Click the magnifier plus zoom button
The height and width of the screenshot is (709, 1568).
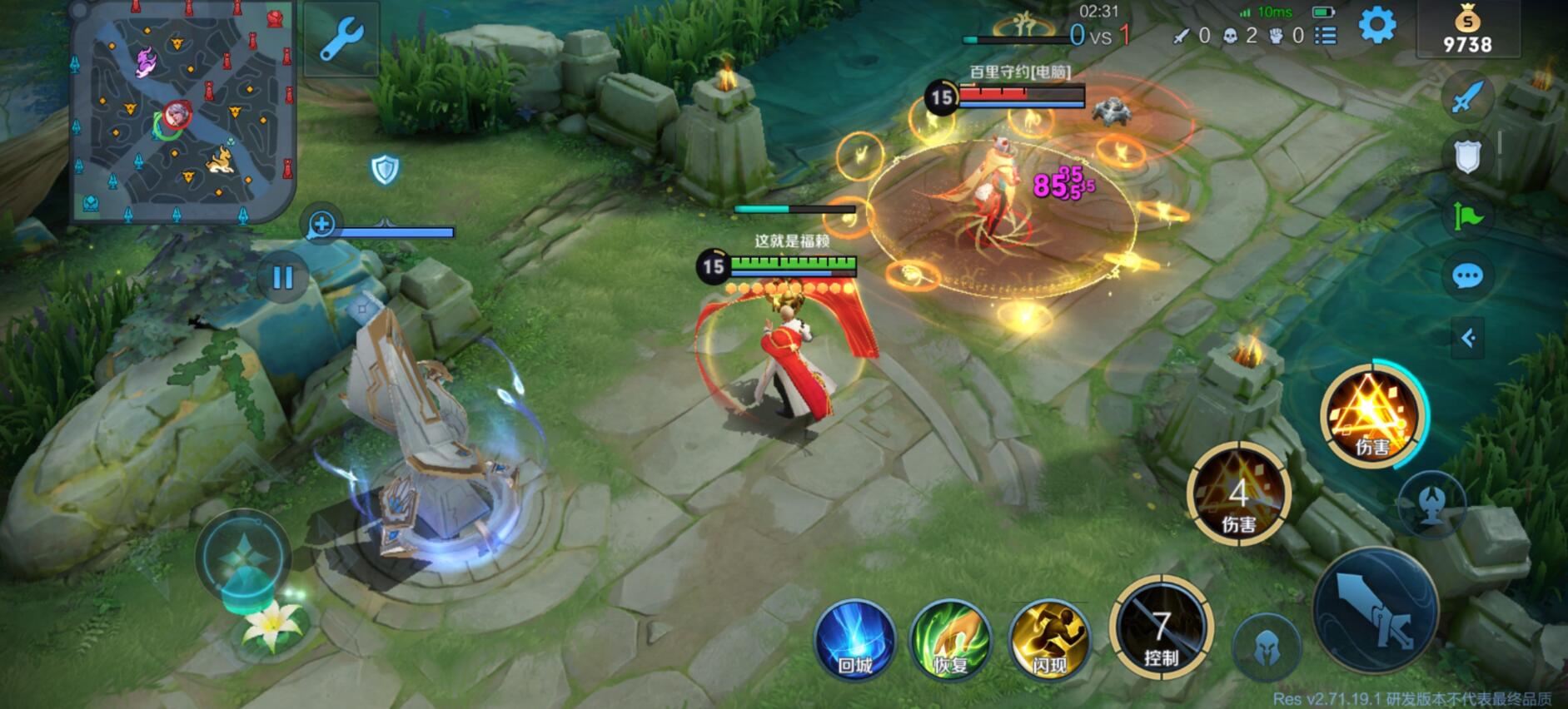[x=321, y=223]
